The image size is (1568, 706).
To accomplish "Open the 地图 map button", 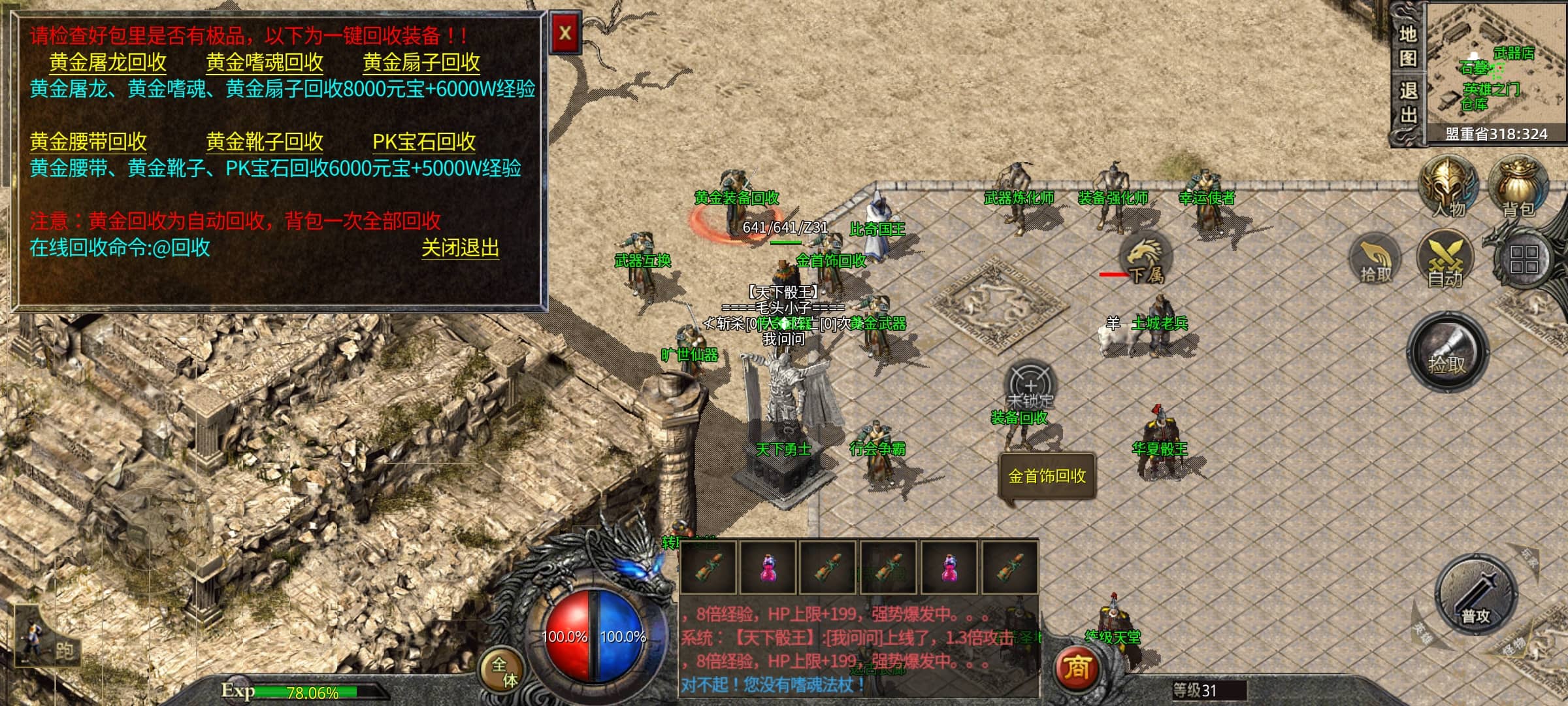I will pos(1408,46).
